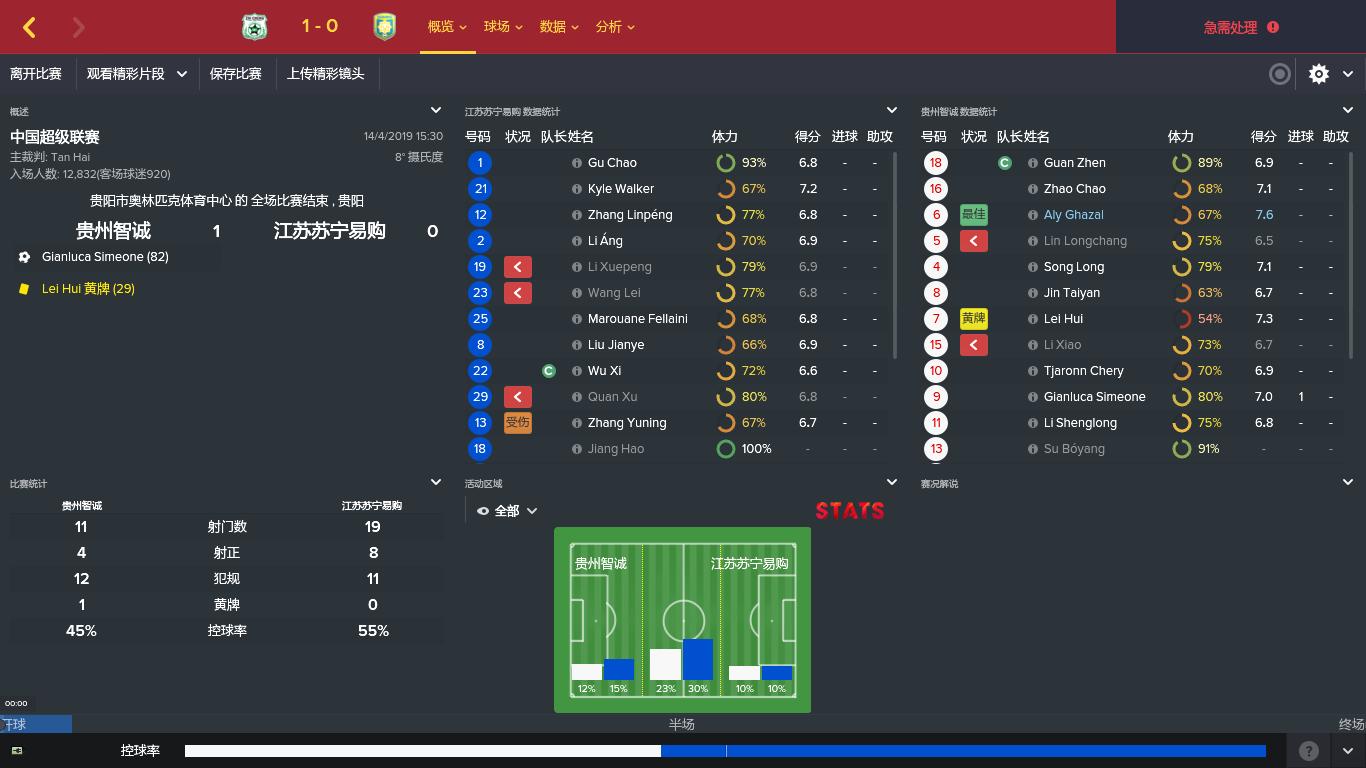This screenshot has width=1366, height=768.
Task: Click the substitution arrow beside Li Xuepeng
Action: click(x=517, y=266)
